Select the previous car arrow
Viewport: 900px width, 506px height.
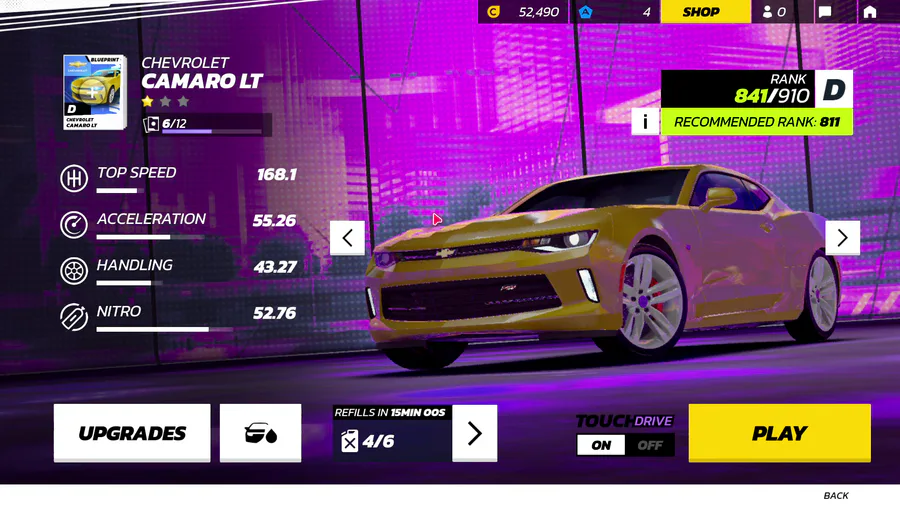point(347,237)
